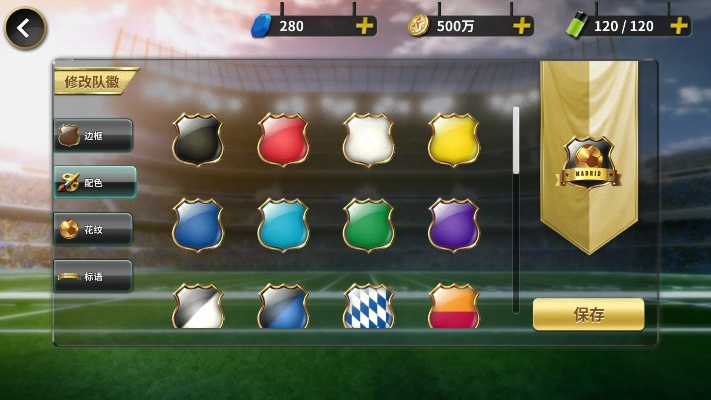Choose the yellow shield color
The height and width of the screenshot is (400, 711).
pos(453,139)
